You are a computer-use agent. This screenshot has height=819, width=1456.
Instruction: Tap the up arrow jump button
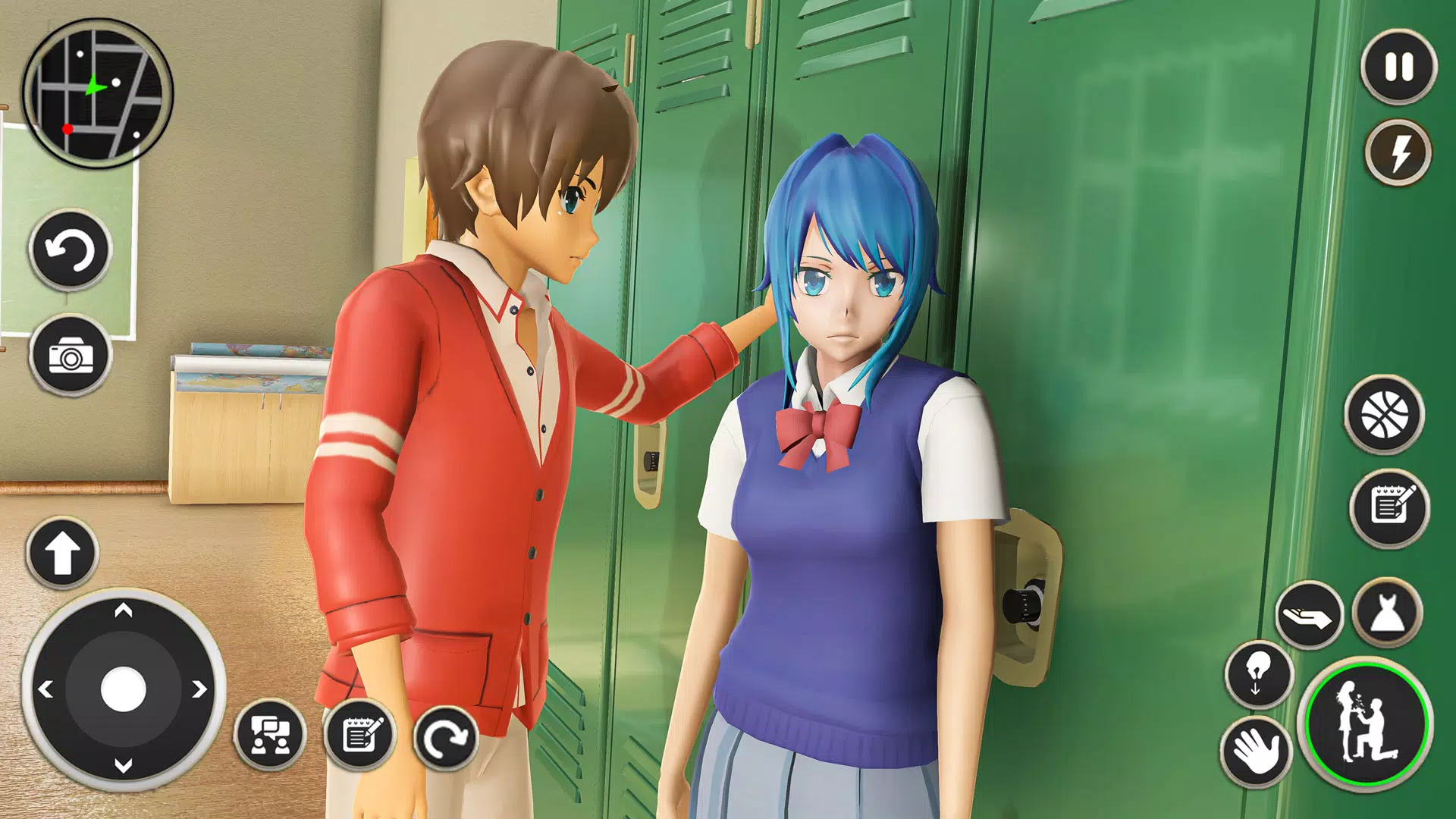click(x=62, y=554)
